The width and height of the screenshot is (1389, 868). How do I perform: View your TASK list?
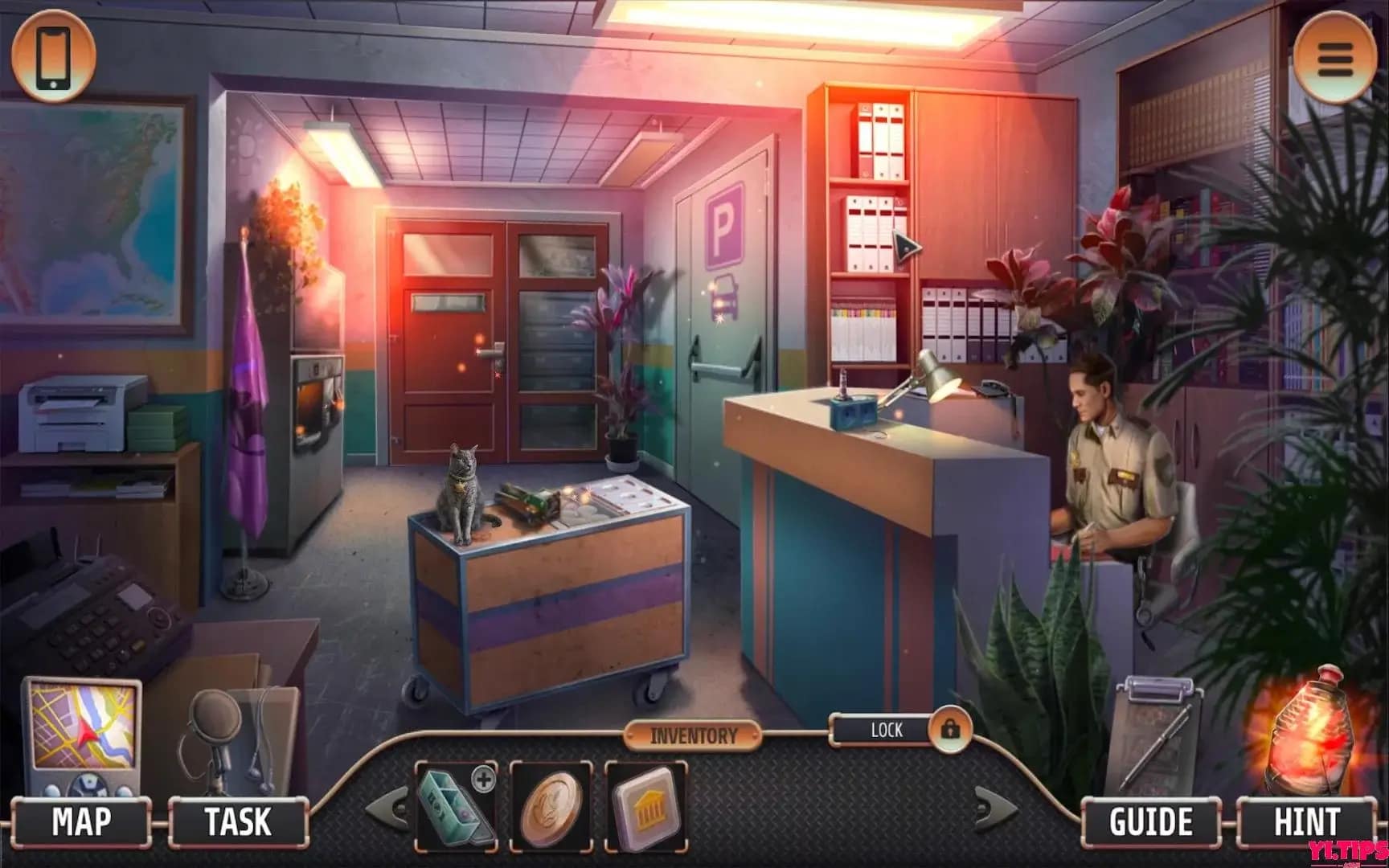click(x=238, y=821)
